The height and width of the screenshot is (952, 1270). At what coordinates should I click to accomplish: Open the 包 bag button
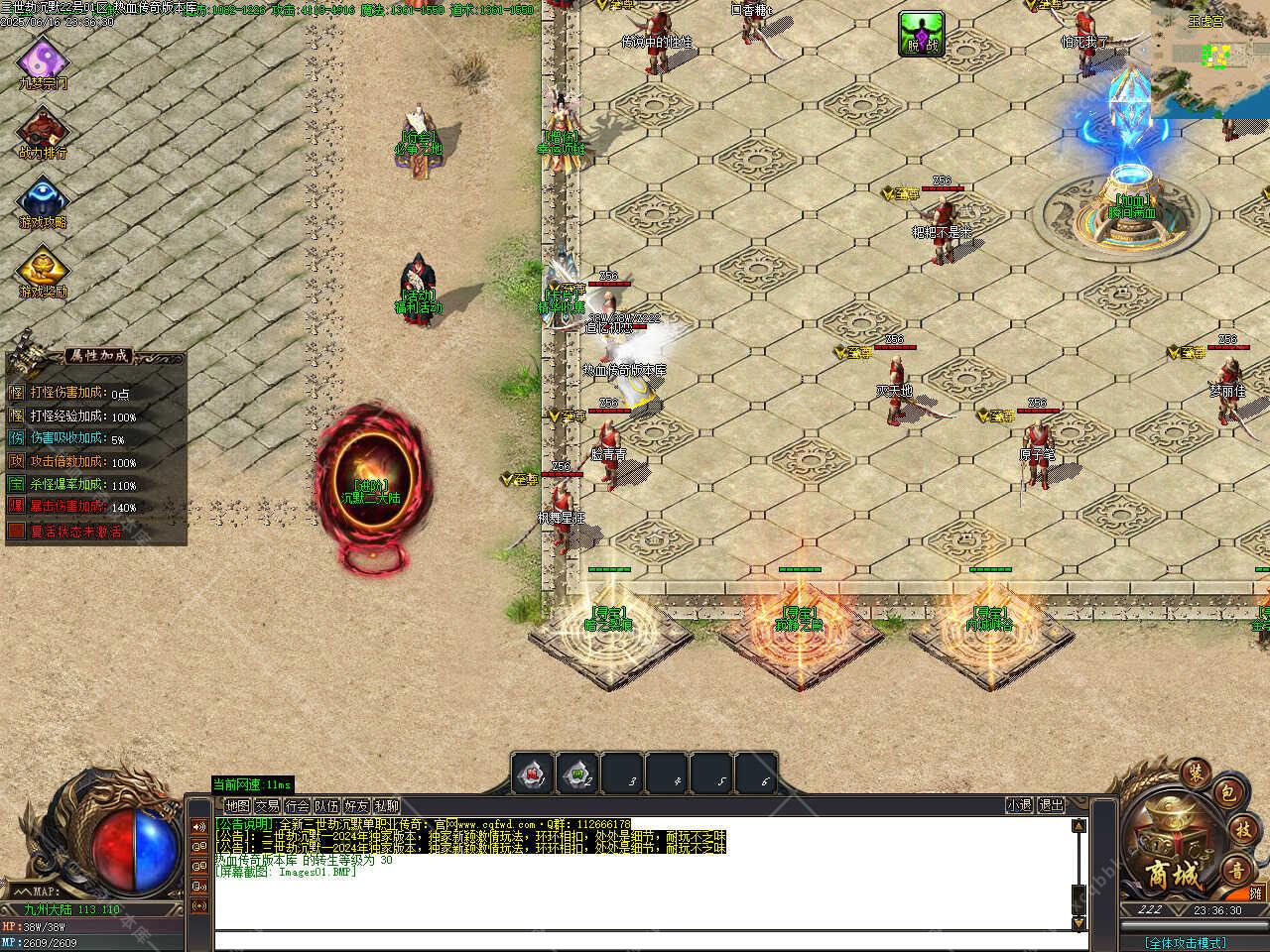[1226, 792]
